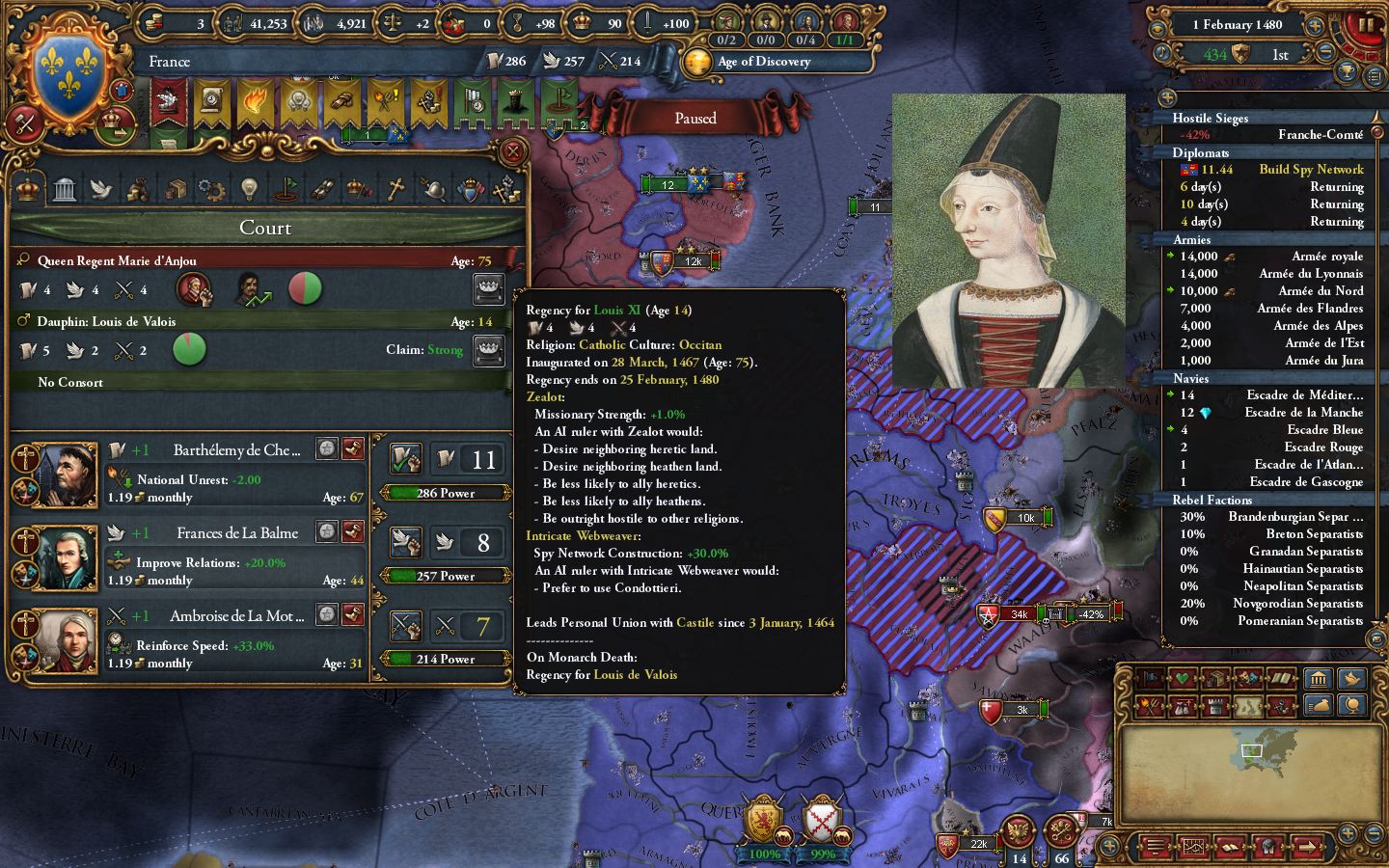This screenshot has height=868, width=1389.
Task: Unpause the game via the Paused banner
Action: tap(696, 118)
